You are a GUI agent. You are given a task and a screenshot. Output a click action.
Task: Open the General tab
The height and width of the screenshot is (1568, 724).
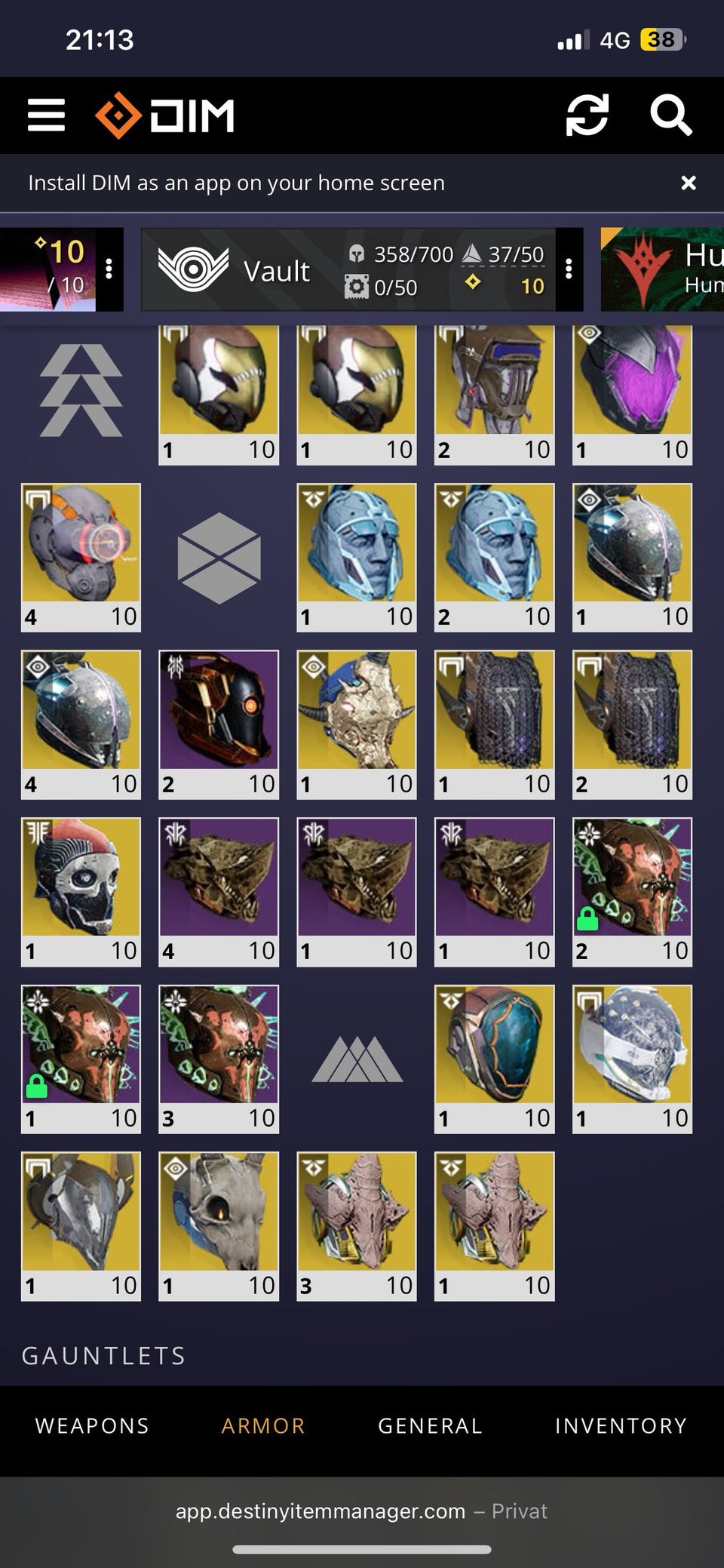(430, 1425)
